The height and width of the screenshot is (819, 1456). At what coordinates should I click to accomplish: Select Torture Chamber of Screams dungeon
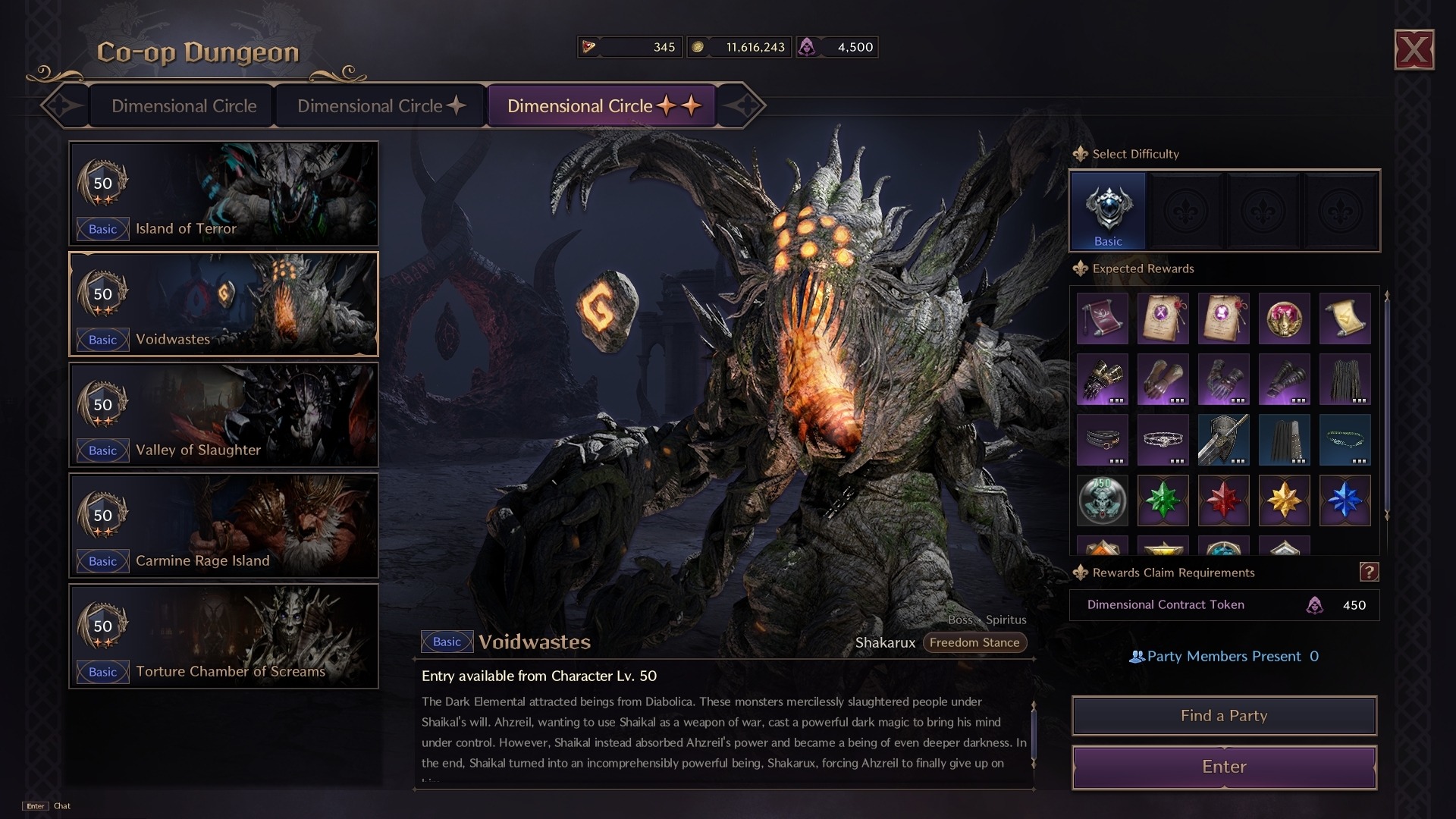(224, 636)
